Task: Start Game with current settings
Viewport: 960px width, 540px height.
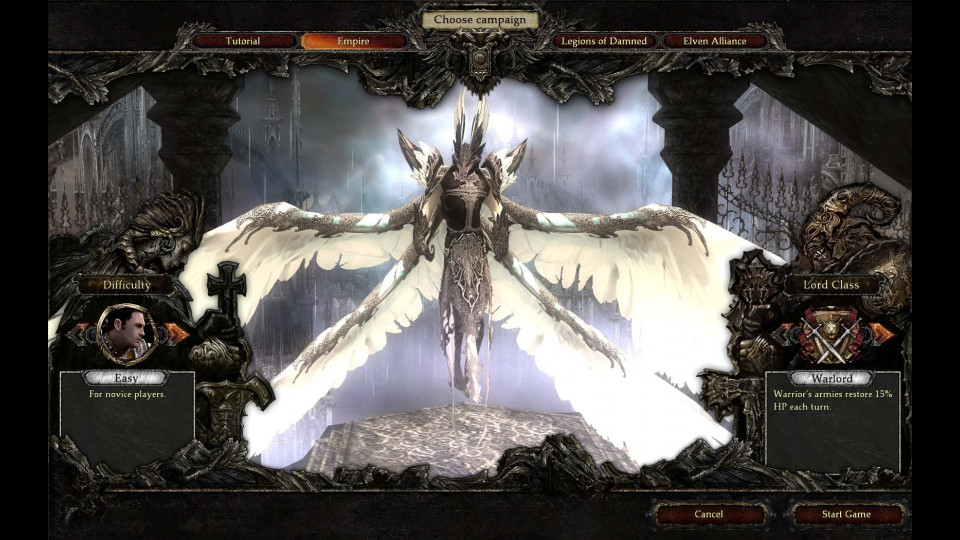Action: pos(845,514)
